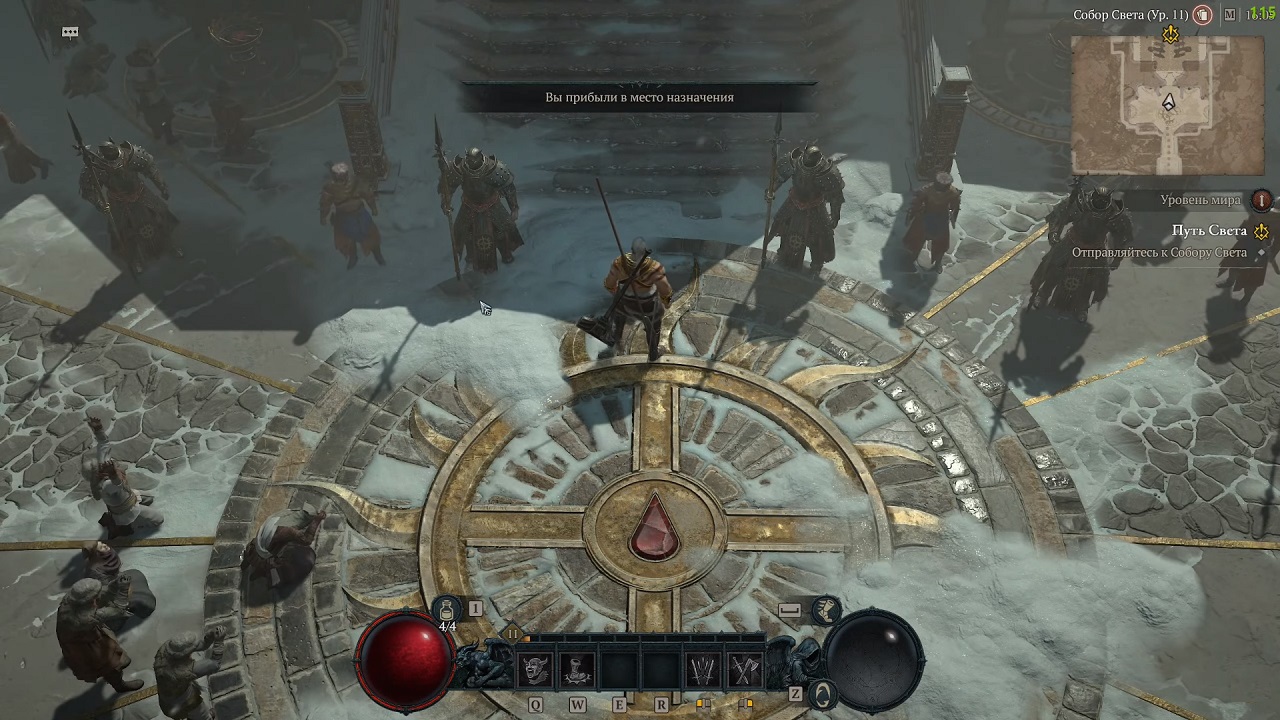Click the objective 'Отправляйтесь к Собору Света'
The width and height of the screenshot is (1280, 720).
(1159, 251)
